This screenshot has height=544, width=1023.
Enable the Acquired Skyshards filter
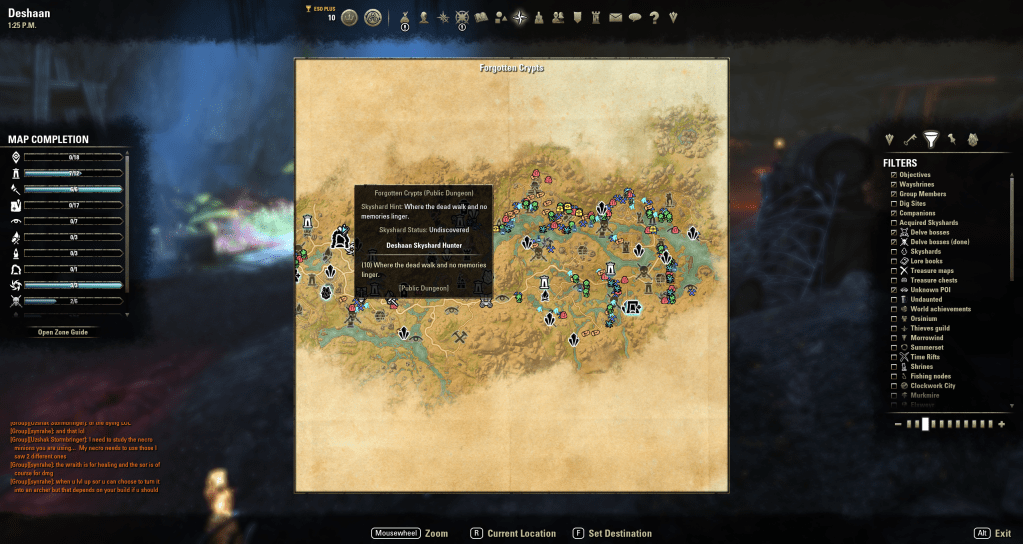click(x=894, y=223)
